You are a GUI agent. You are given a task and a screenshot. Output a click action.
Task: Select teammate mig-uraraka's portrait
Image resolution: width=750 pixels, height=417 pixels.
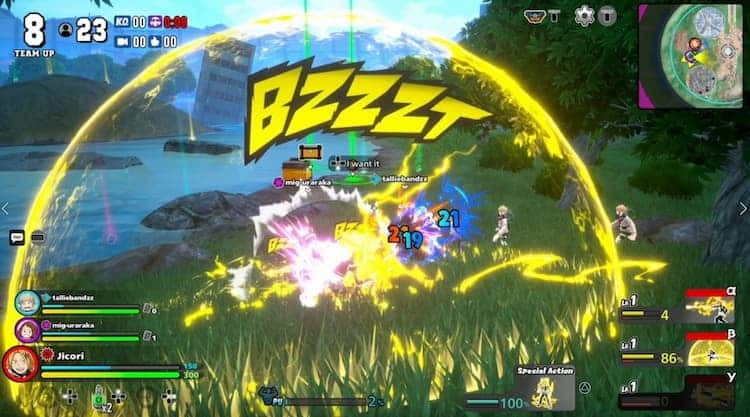point(26,330)
